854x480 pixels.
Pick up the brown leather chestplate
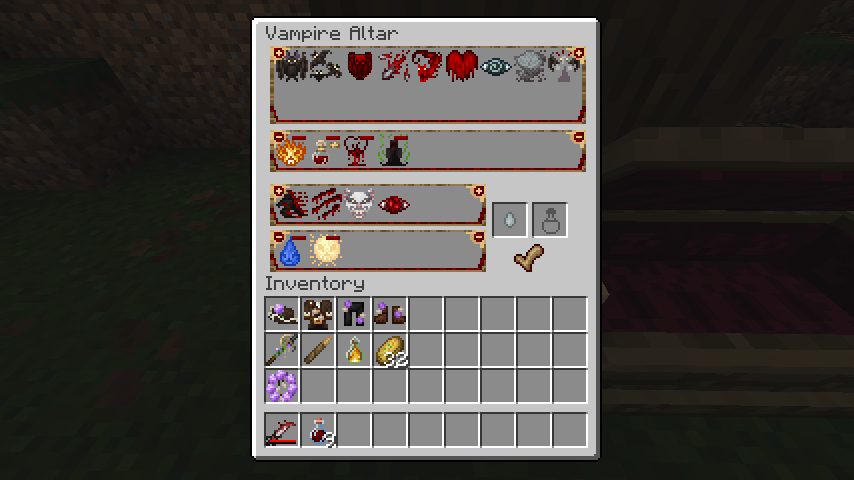click(x=319, y=315)
